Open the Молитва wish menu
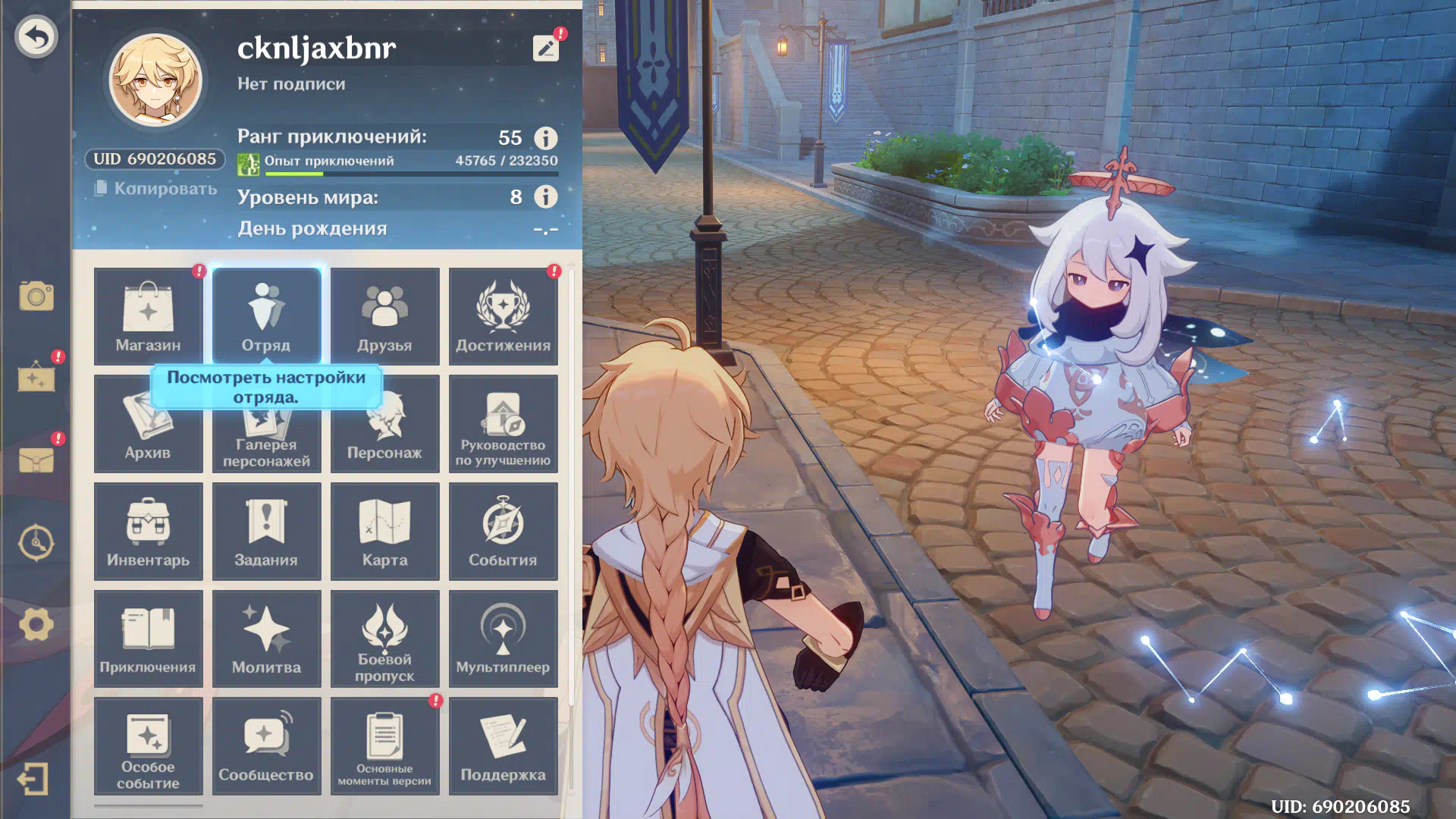 point(266,639)
